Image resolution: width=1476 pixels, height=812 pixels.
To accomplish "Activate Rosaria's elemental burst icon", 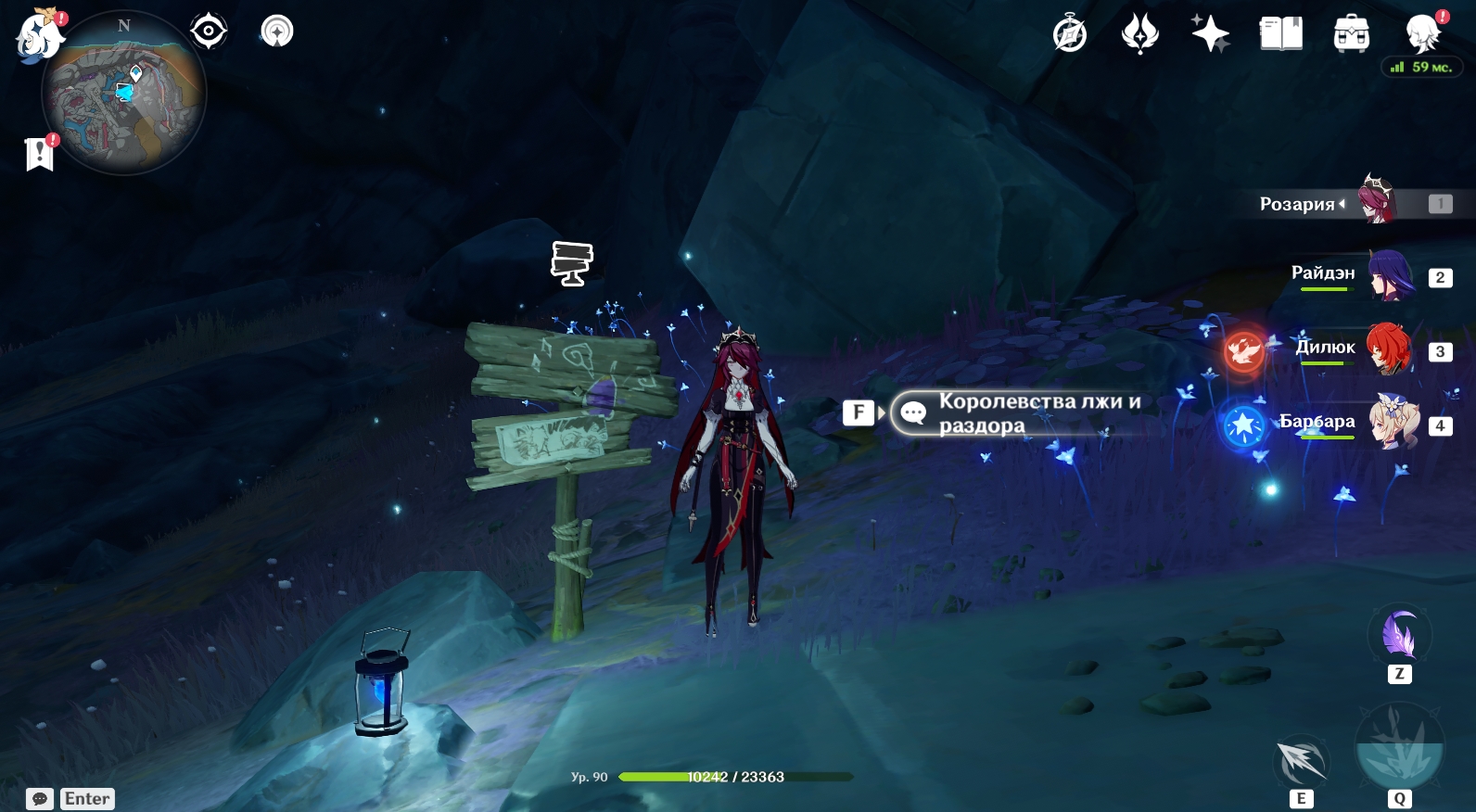I will (x=1399, y=751).
